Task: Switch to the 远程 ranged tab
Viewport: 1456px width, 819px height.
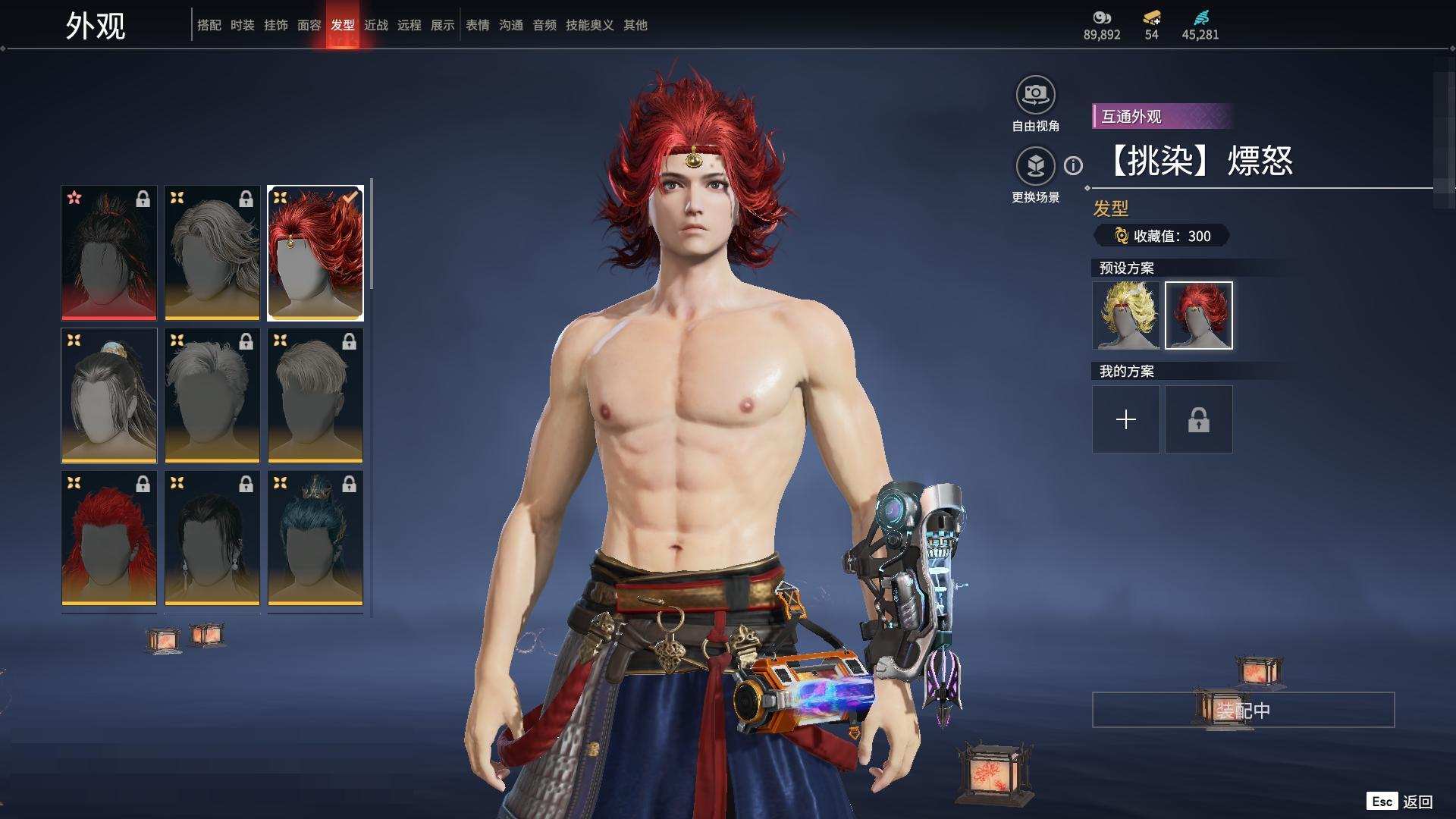Action: pyautogui.click(x=409, y=25)
